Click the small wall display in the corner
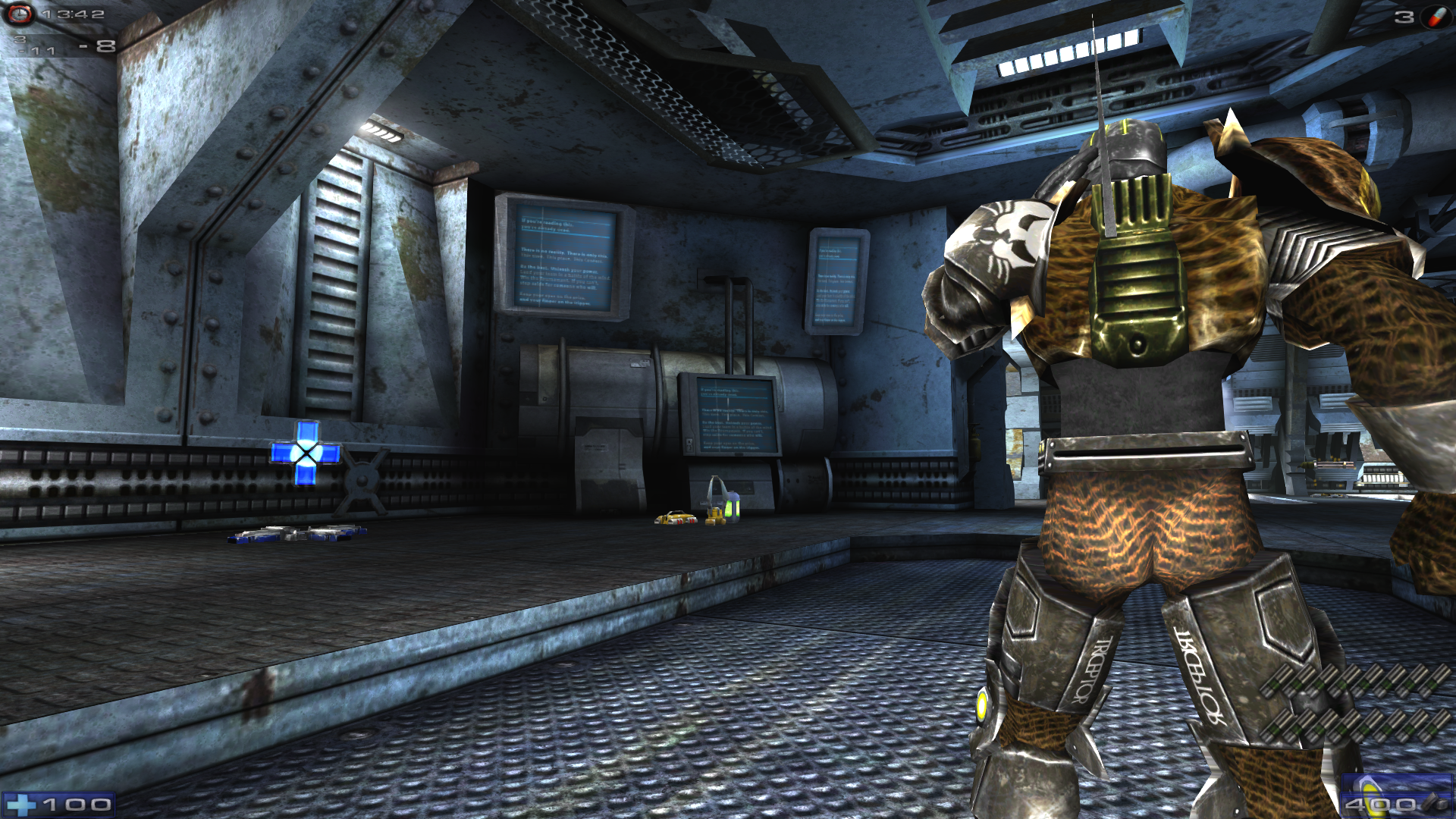This screenshot has height=819, width=1456. (x=836, y=281)
